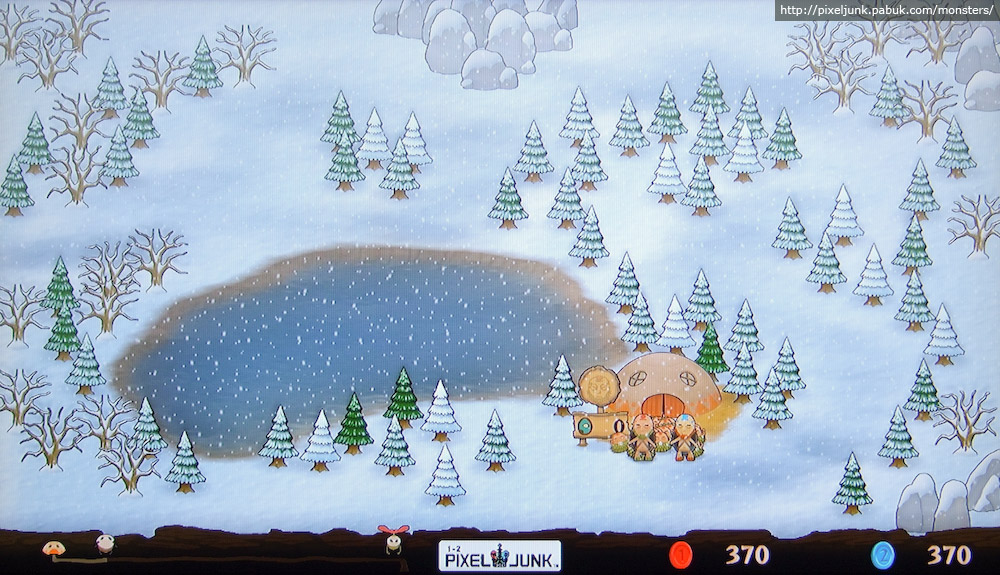Click the pink-headed monster wave marker
Viewport: 1000px width, 575px height.
103,545
